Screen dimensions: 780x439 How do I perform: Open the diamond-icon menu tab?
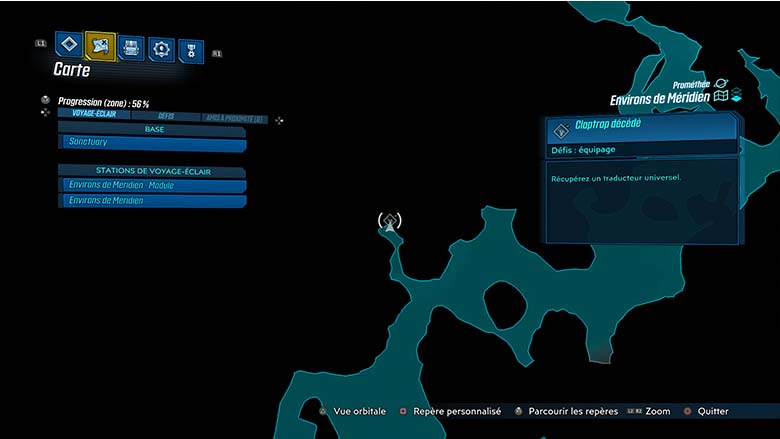point(68,44)
